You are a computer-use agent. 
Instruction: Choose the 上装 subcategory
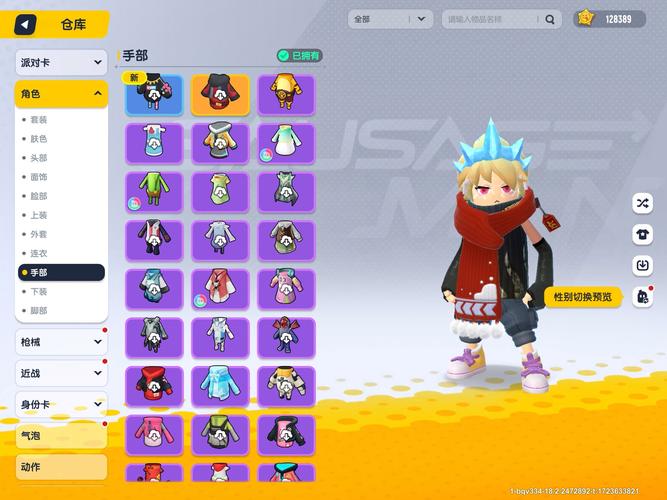[38, 215]
